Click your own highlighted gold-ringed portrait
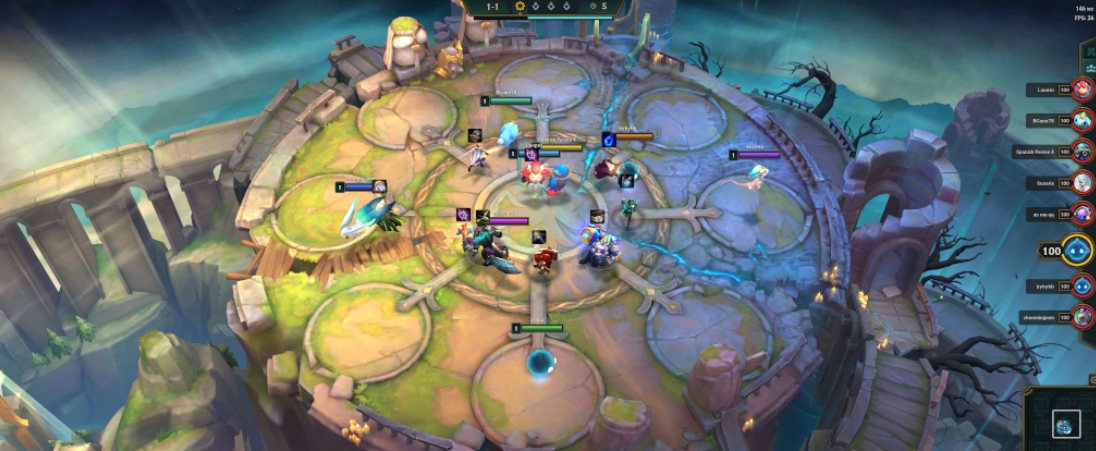This screenshot has height=451, width=1096. tap(1077, 250)
